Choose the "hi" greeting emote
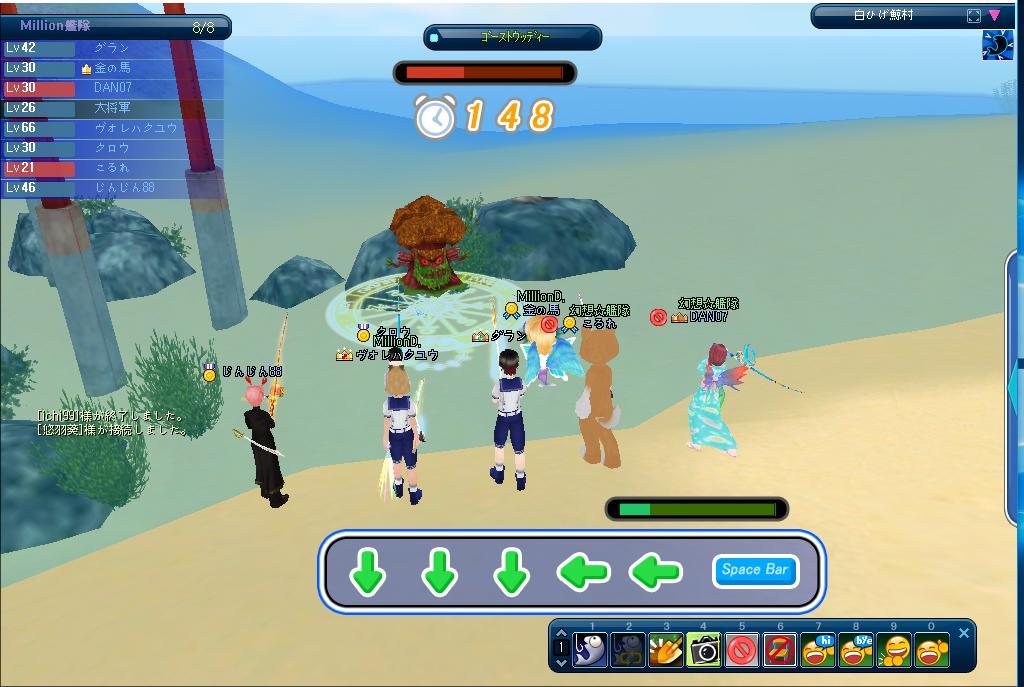 coord(819,650)
